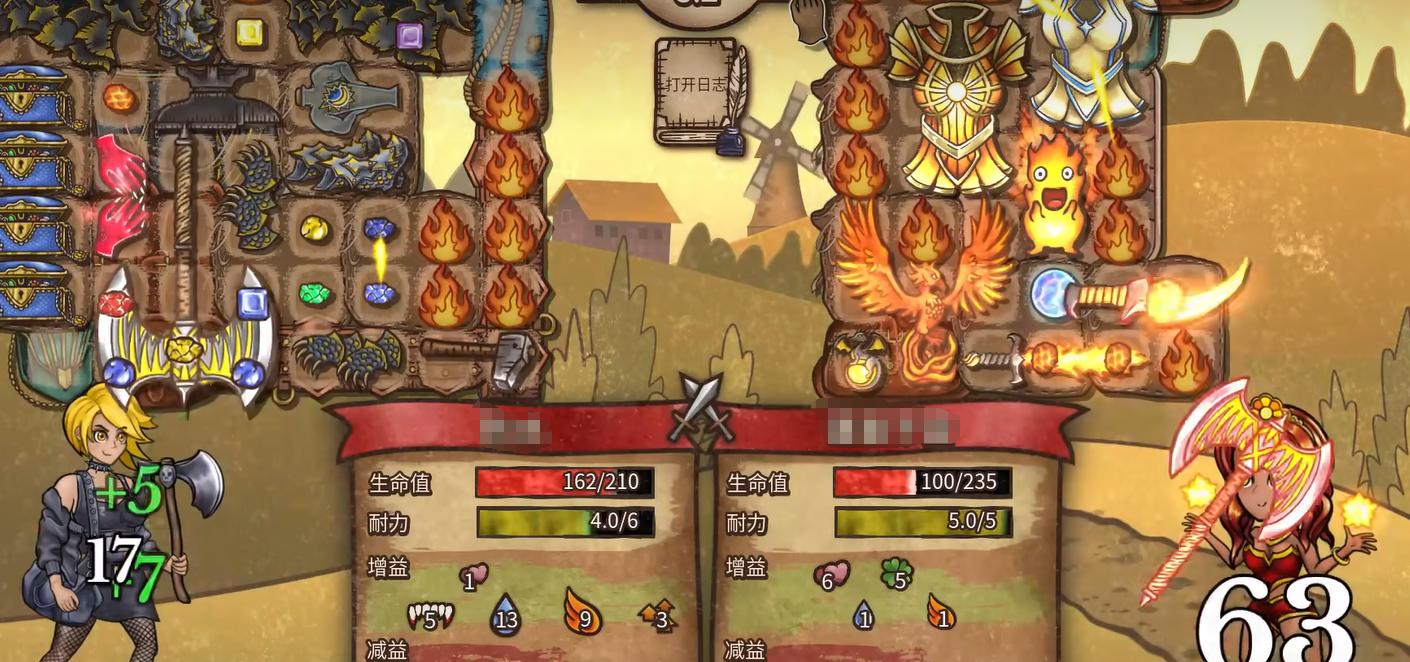This screenshot has height=662, width=1410.
Task: Pick the purple square gem
Action: (409, 37)
